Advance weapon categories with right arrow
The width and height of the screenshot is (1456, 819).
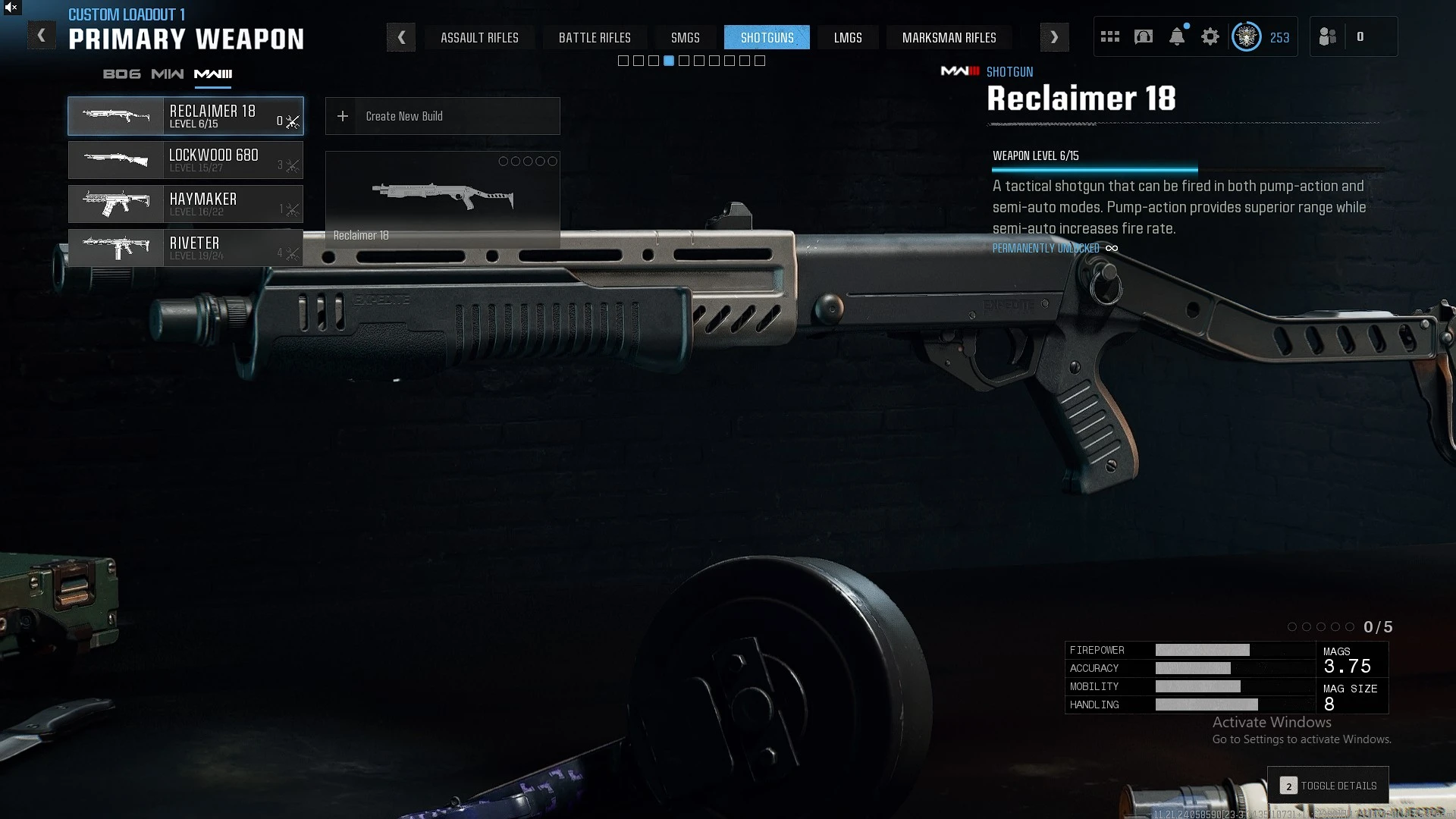coord(1054,37)
